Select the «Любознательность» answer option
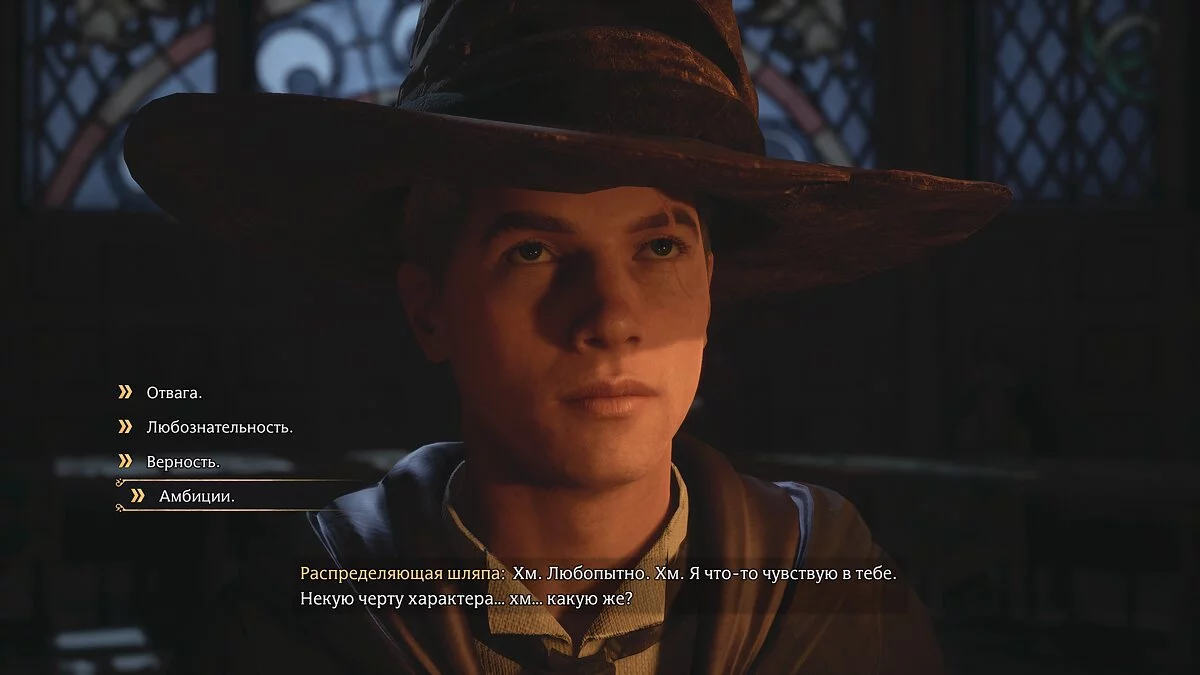 pyautogui.click(x=219, y=427)
